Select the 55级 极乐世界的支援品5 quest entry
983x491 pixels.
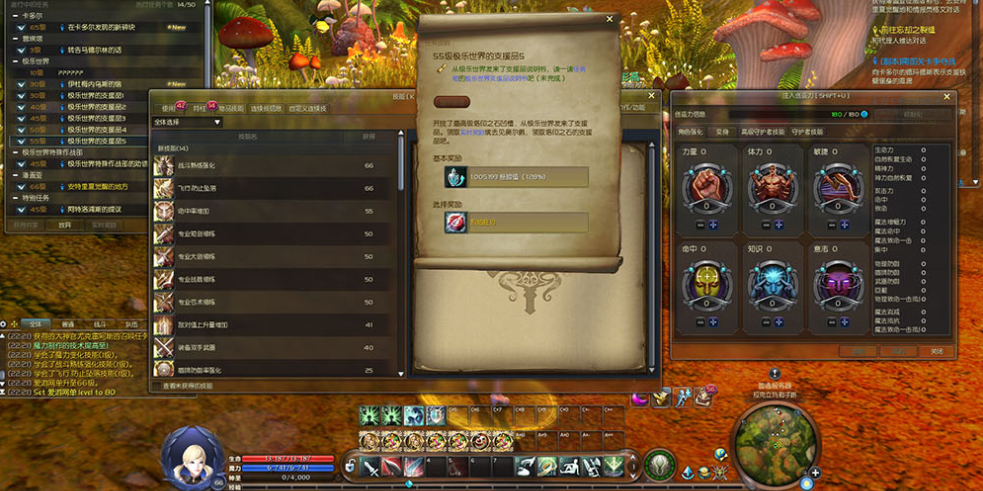(90, 141)
